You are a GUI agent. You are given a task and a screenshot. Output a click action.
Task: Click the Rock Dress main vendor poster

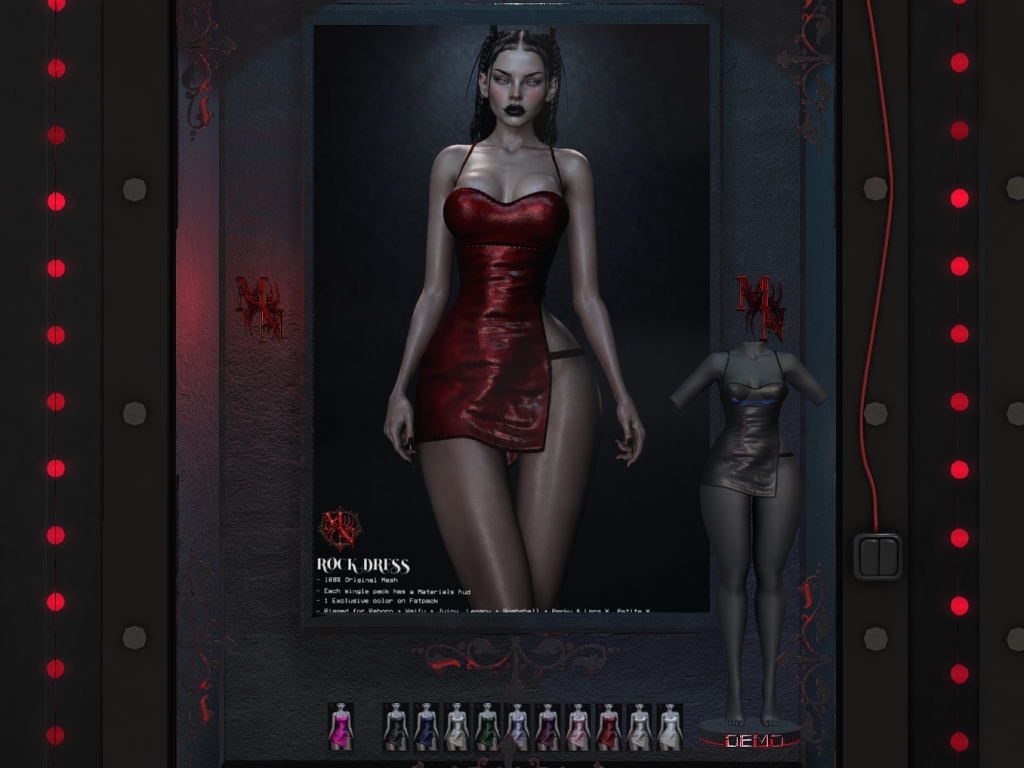click(x=511, y=320)
